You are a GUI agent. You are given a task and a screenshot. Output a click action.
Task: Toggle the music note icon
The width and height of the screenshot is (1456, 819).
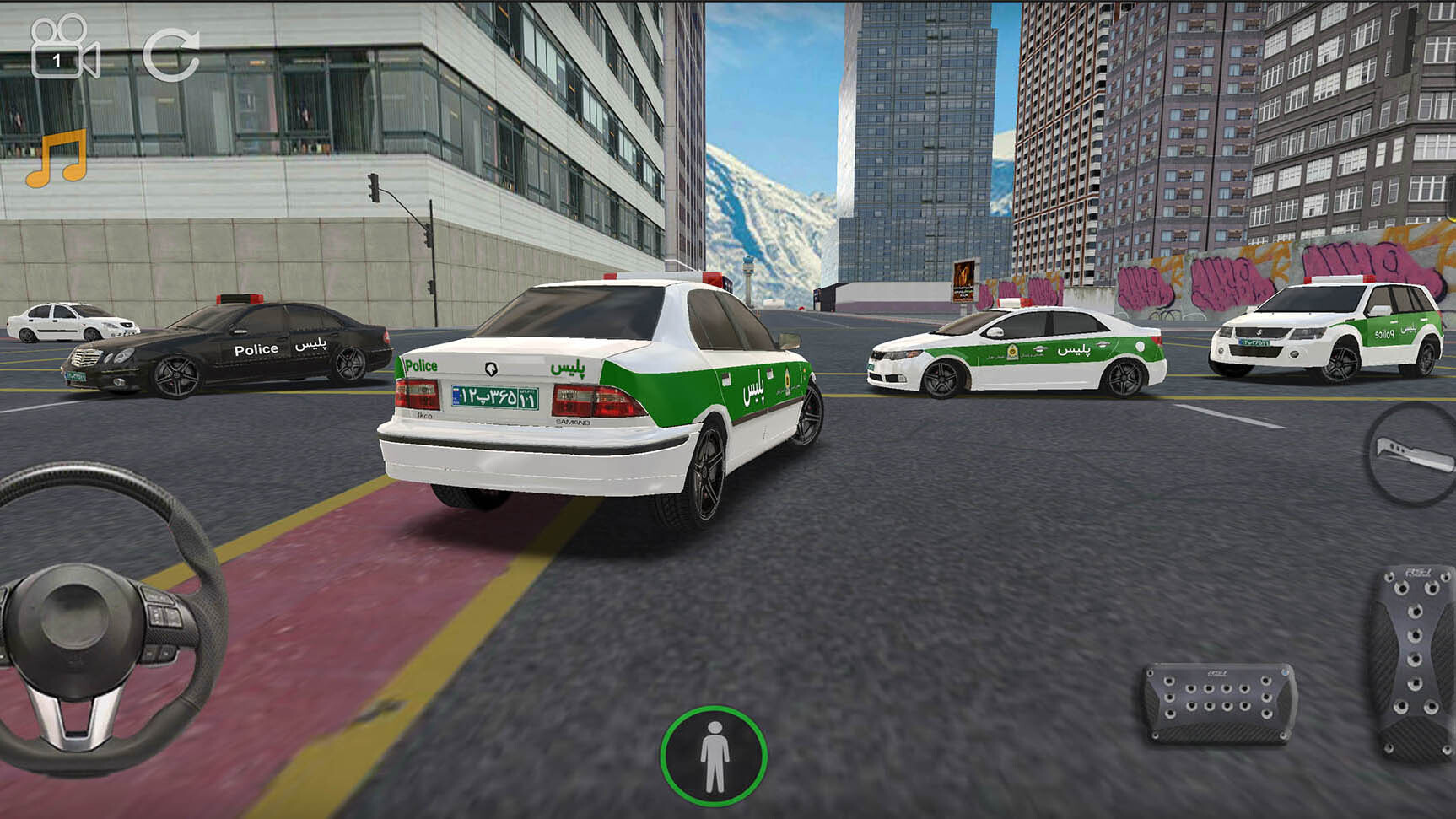(x=57, y=159)
